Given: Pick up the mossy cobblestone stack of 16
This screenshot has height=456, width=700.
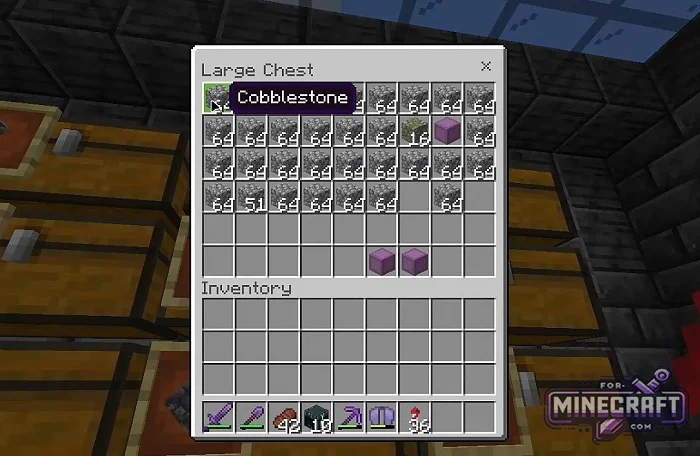Looking at the screenshot, I should 413,131.
